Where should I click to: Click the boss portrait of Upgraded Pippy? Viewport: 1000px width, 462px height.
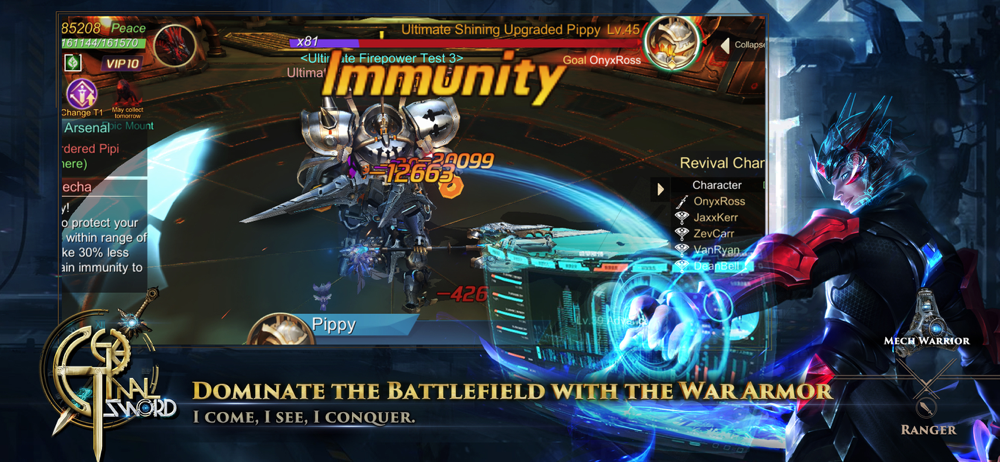672,45
